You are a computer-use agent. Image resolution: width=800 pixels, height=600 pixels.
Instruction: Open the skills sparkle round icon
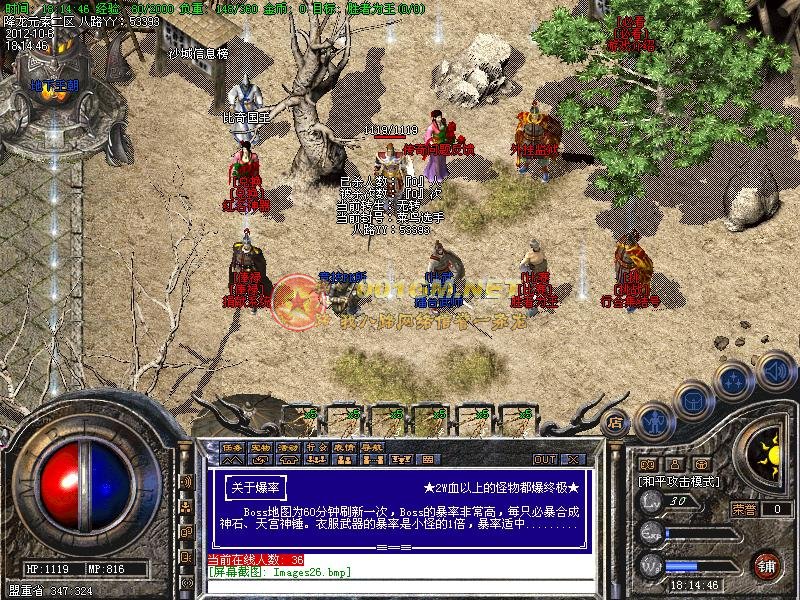[x=734, y=381]
